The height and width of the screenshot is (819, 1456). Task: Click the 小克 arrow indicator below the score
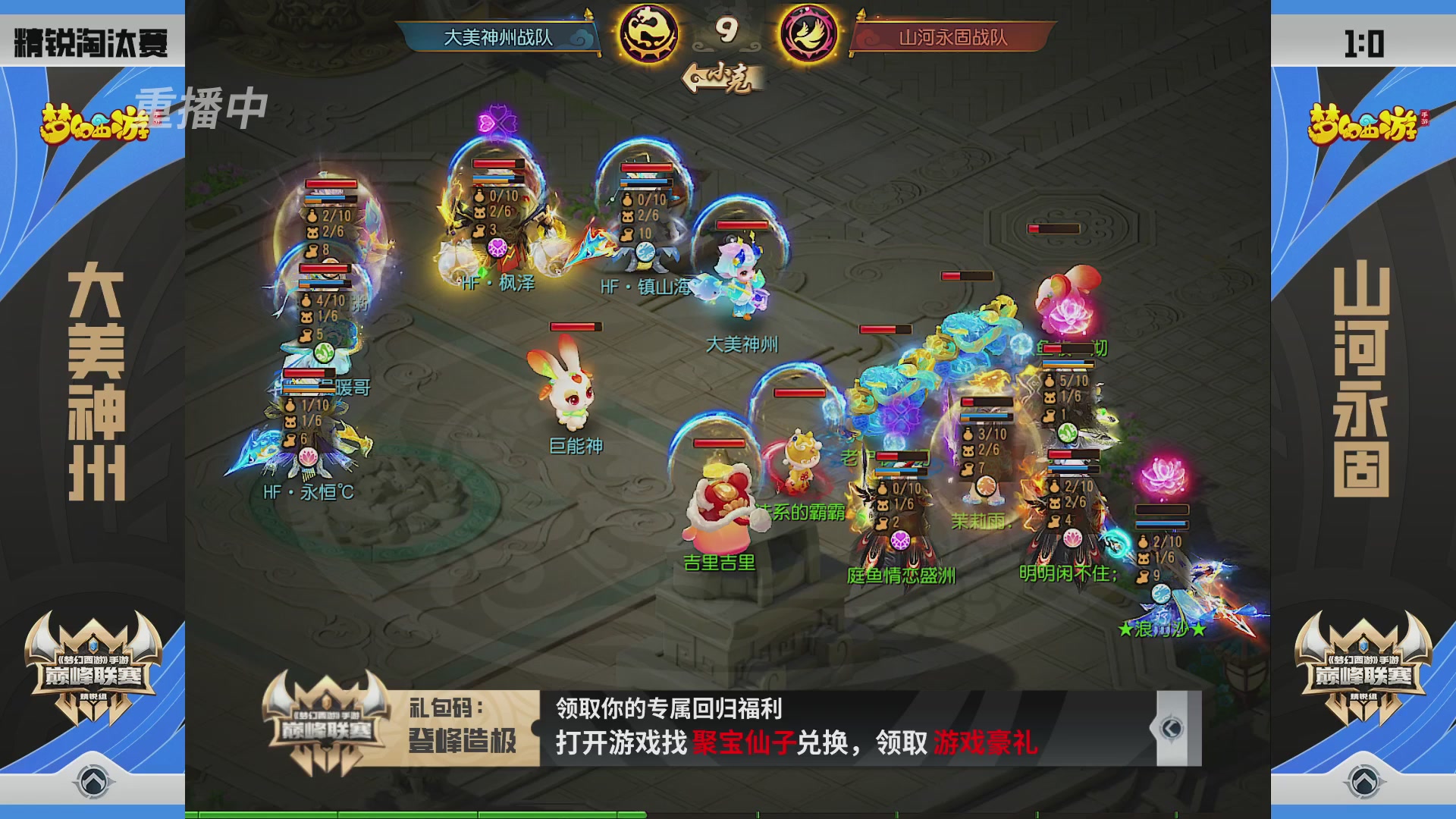pyautogui.click(x=722, y=76)
